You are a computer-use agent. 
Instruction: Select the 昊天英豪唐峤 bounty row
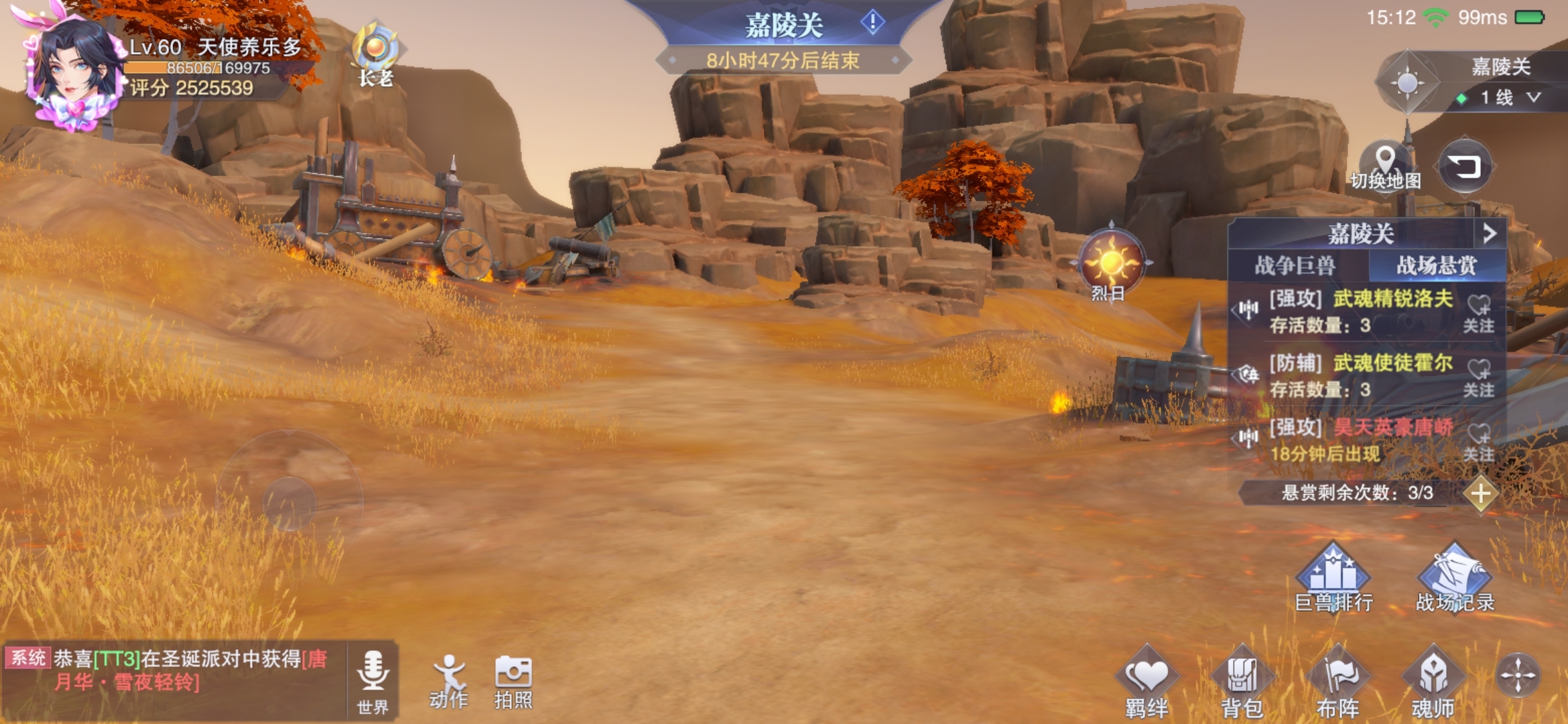(x=1360, y=440)
